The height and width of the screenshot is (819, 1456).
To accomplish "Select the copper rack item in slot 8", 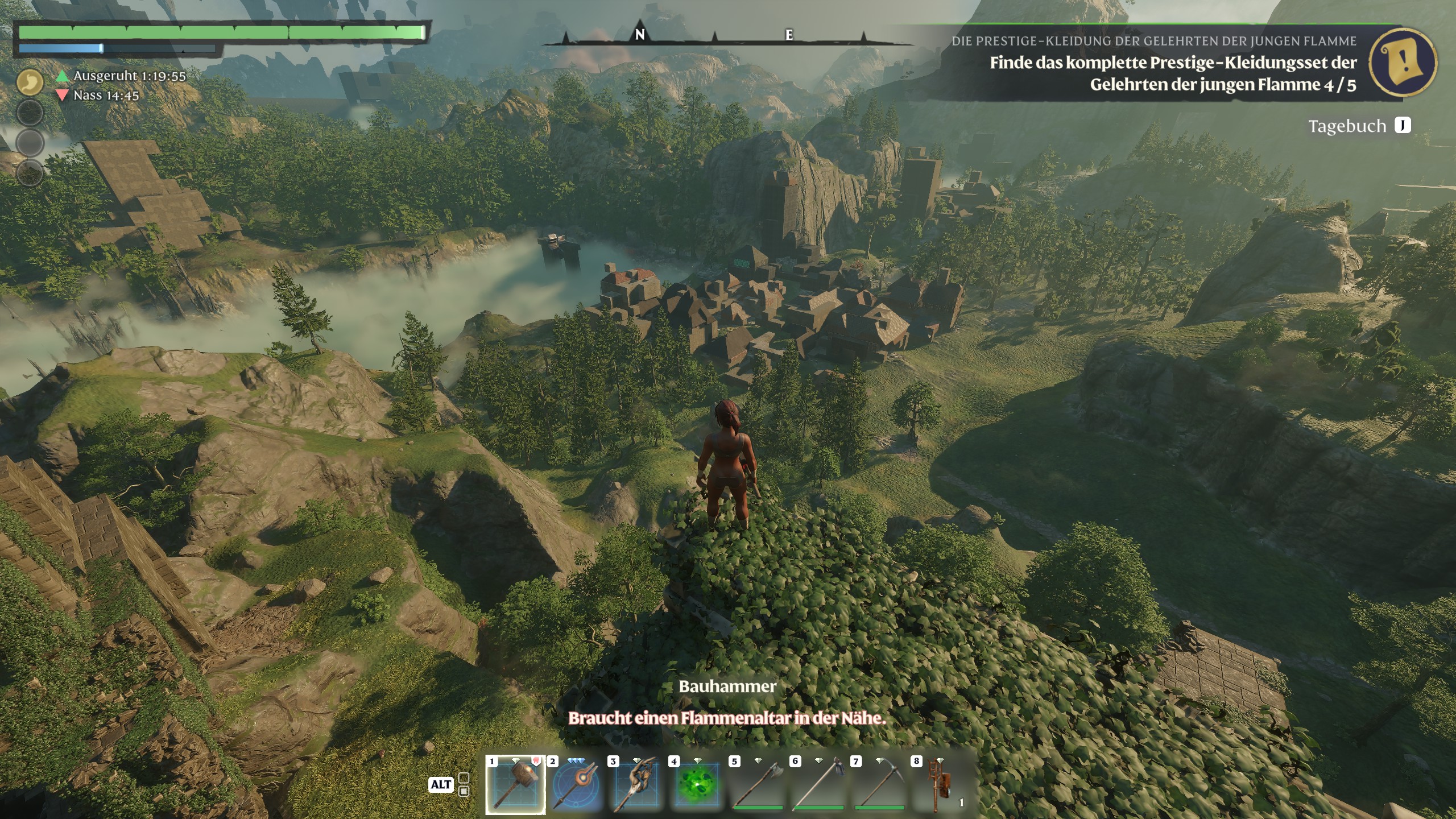I will click(940, 784).
